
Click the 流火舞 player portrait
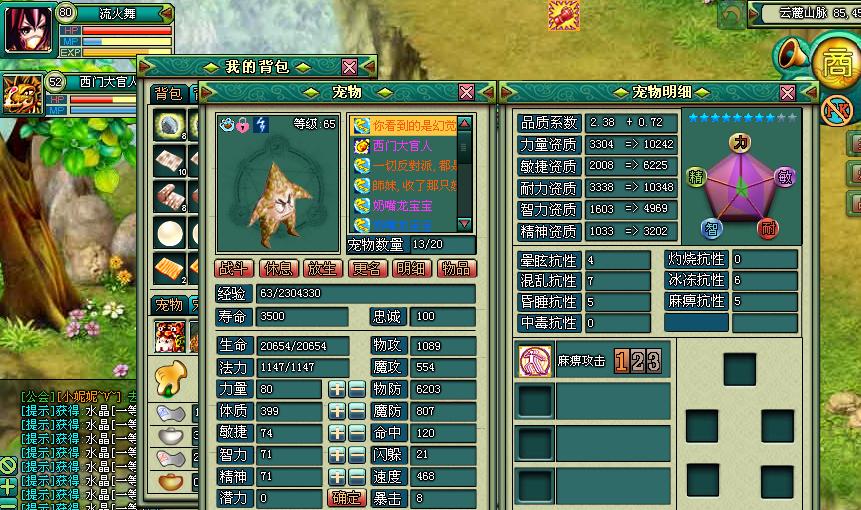click(x=27, y=29)
